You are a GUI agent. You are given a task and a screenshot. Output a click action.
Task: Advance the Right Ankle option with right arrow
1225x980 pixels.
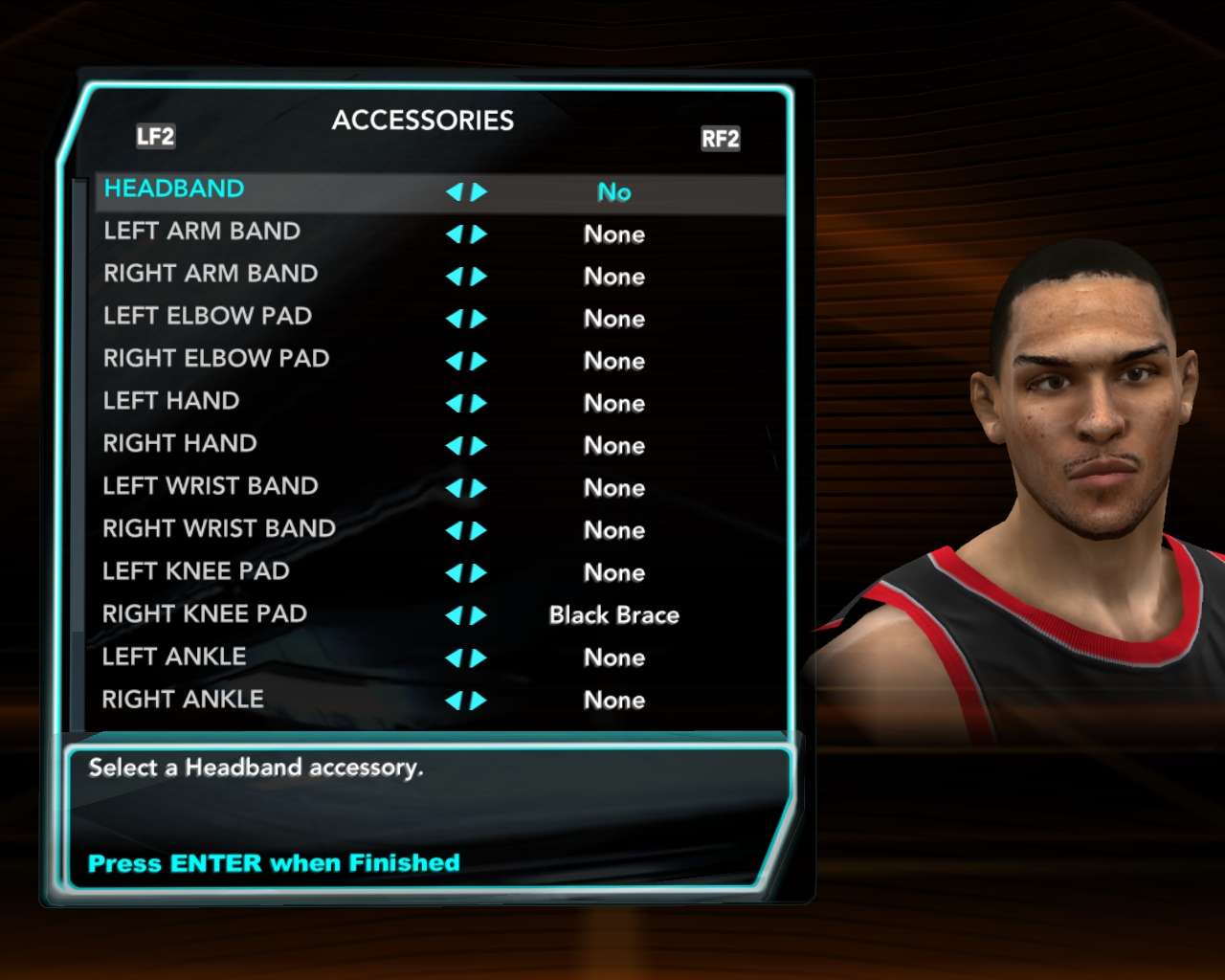(x=479, y=701)
